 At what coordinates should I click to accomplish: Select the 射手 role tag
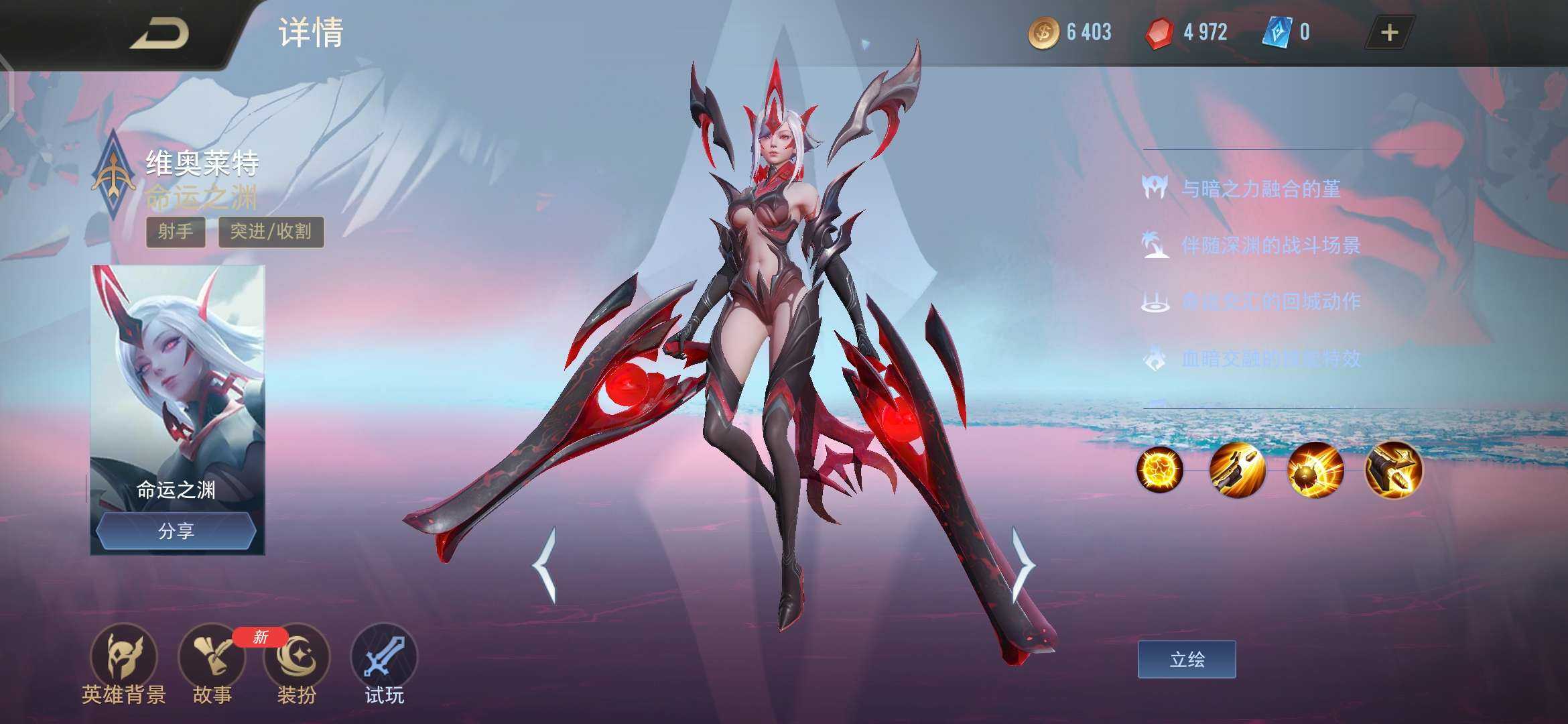point(176,232)
